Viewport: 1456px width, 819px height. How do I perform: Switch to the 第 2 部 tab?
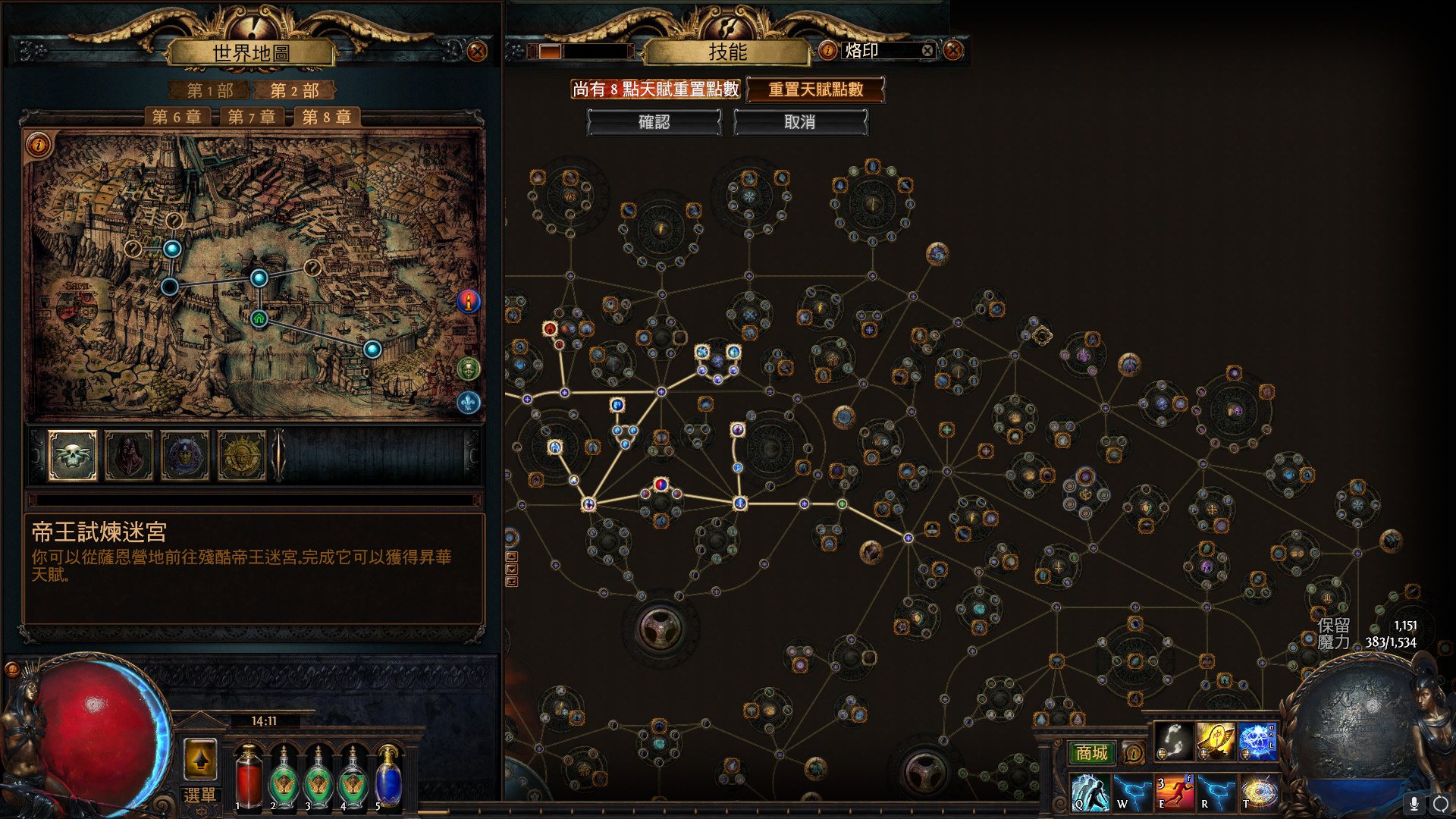[x=294, y=91]
